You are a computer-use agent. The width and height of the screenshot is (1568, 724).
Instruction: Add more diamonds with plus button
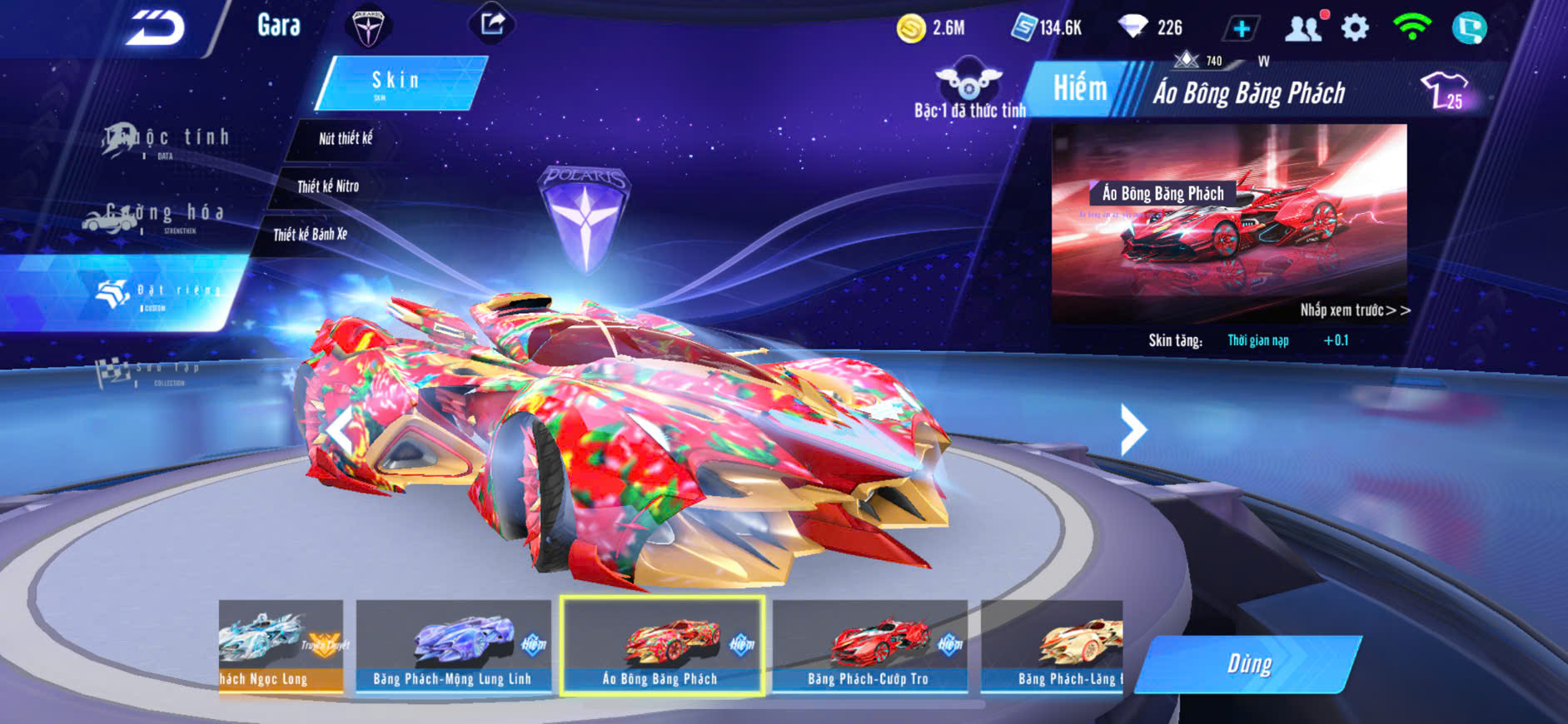coord(1241,28)
